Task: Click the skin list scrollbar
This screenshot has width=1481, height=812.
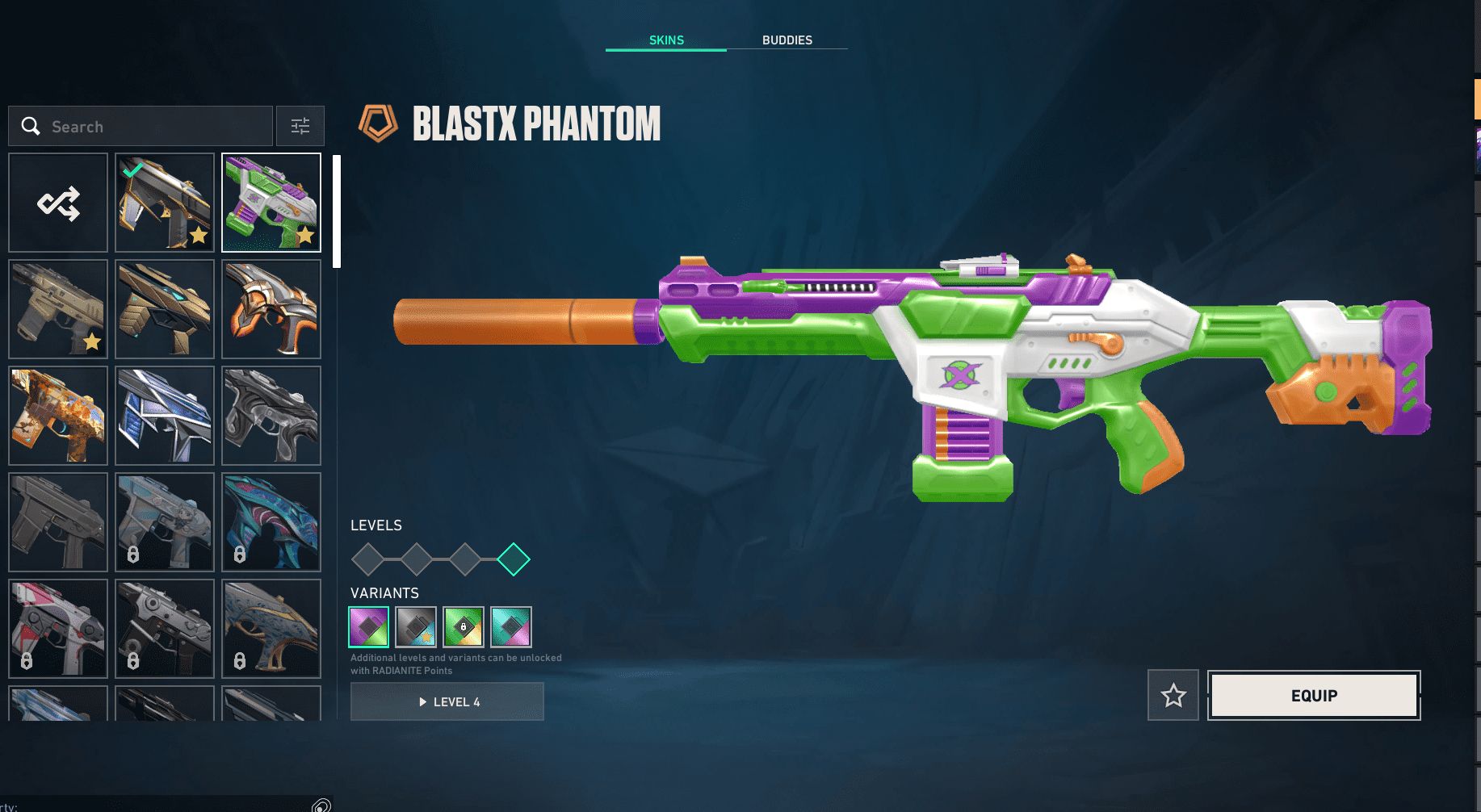Action: 337,211
